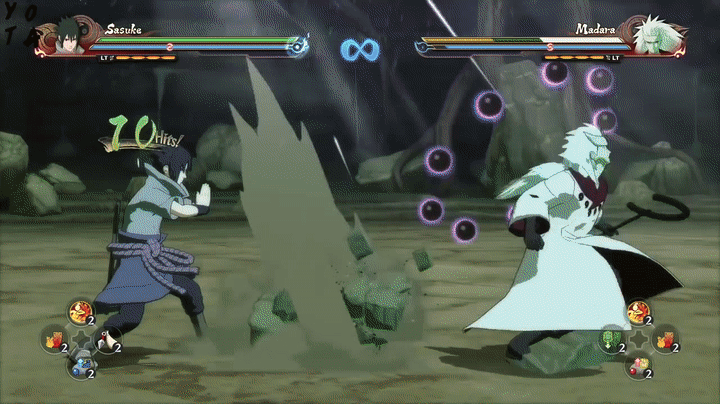Select Sasuke's red swirl item at top of left item wheel
Image resolution: width=720 pixels, height=404 pixels.
pos(81,314)
